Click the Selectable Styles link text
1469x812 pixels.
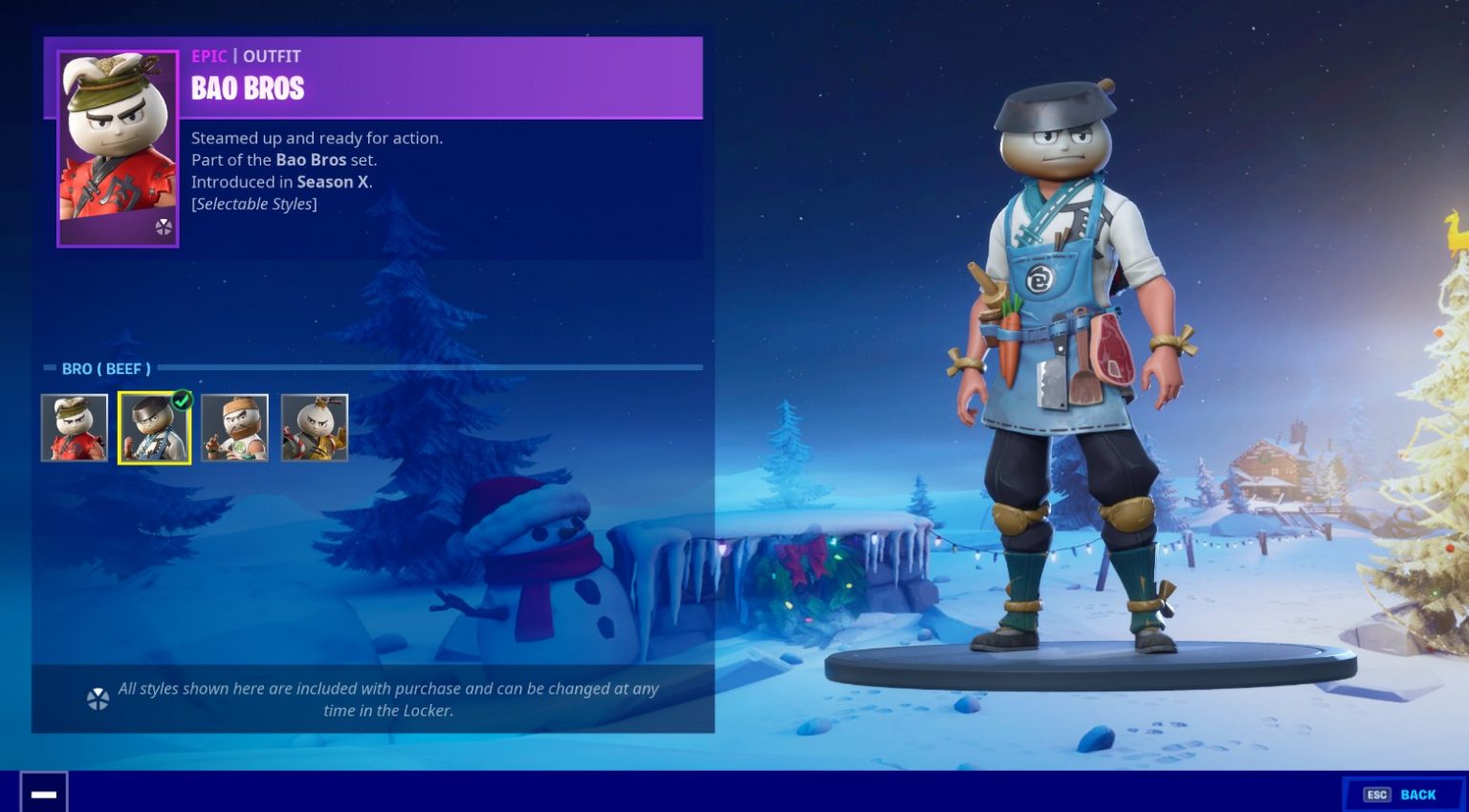click(253, 204)
